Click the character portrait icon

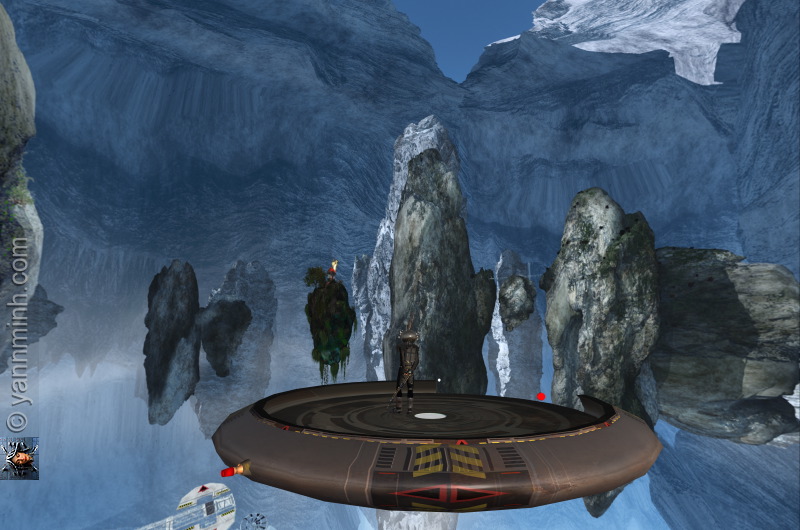20,458
